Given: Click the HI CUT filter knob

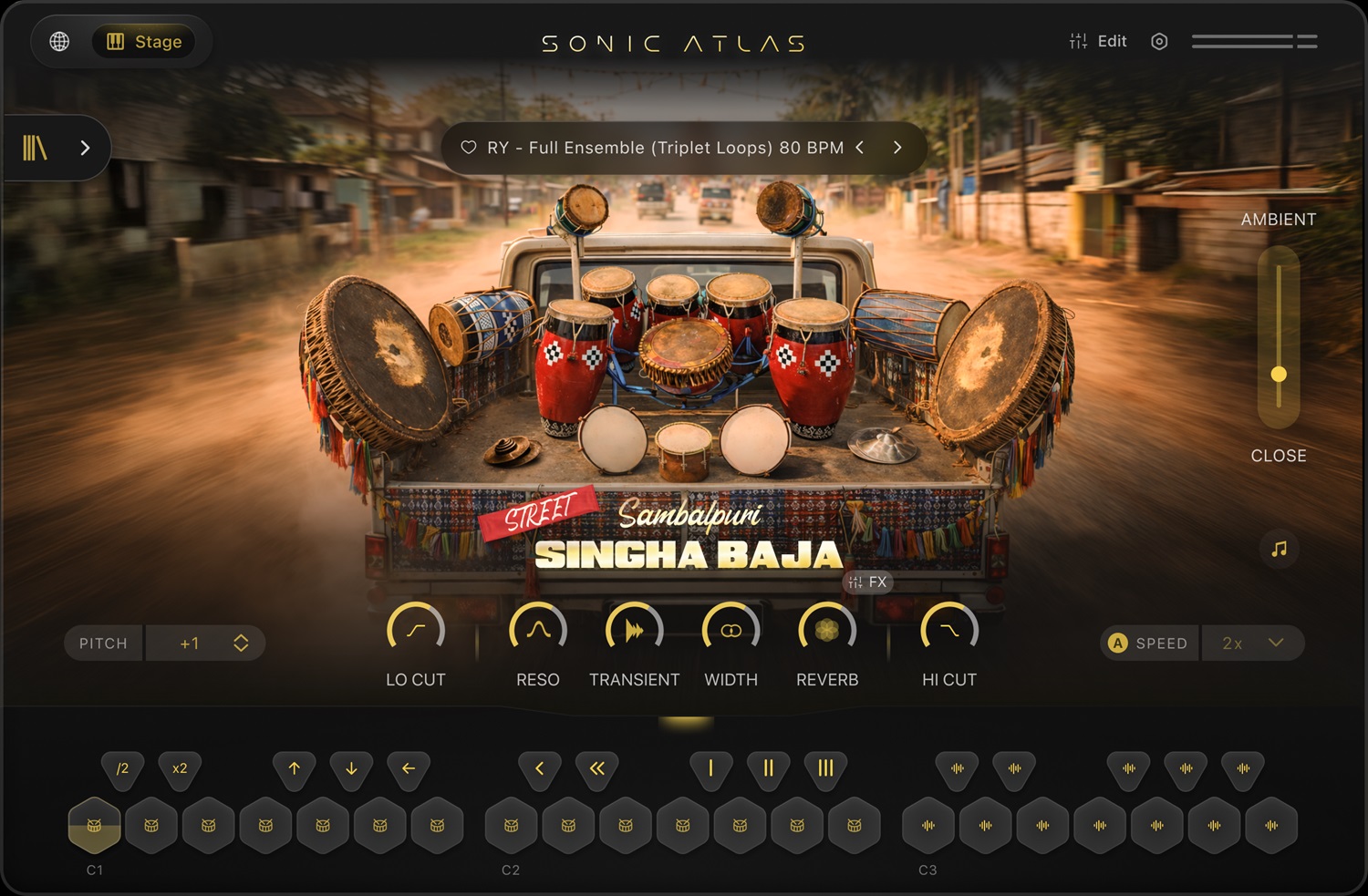Looking at the screenshot, I should 948,630.
